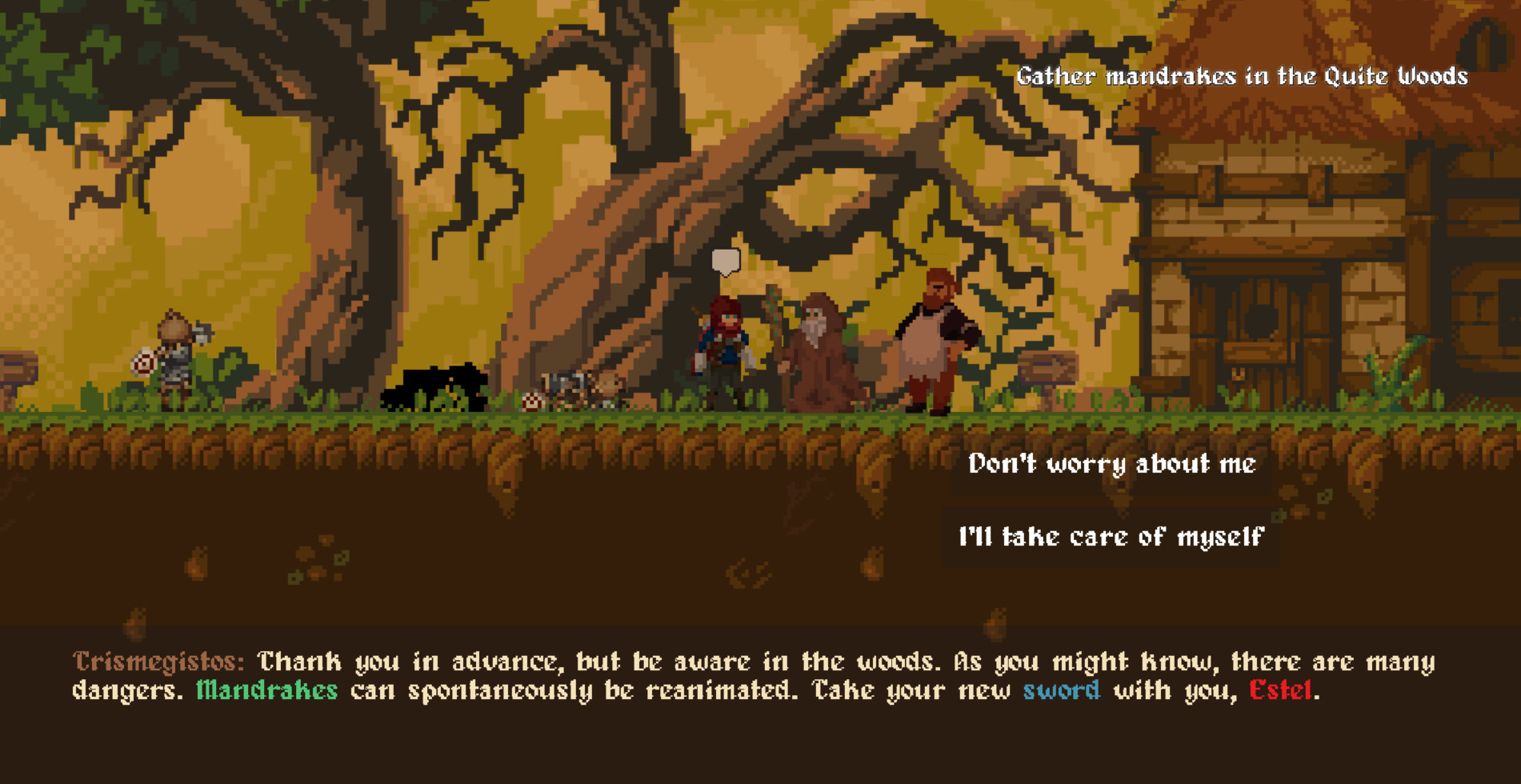Image resolution: width=1521 pixels, height=784 pixels.
Task: Click the blue "sword" keyword in dialogue
Action: (x=1062, y=690)
